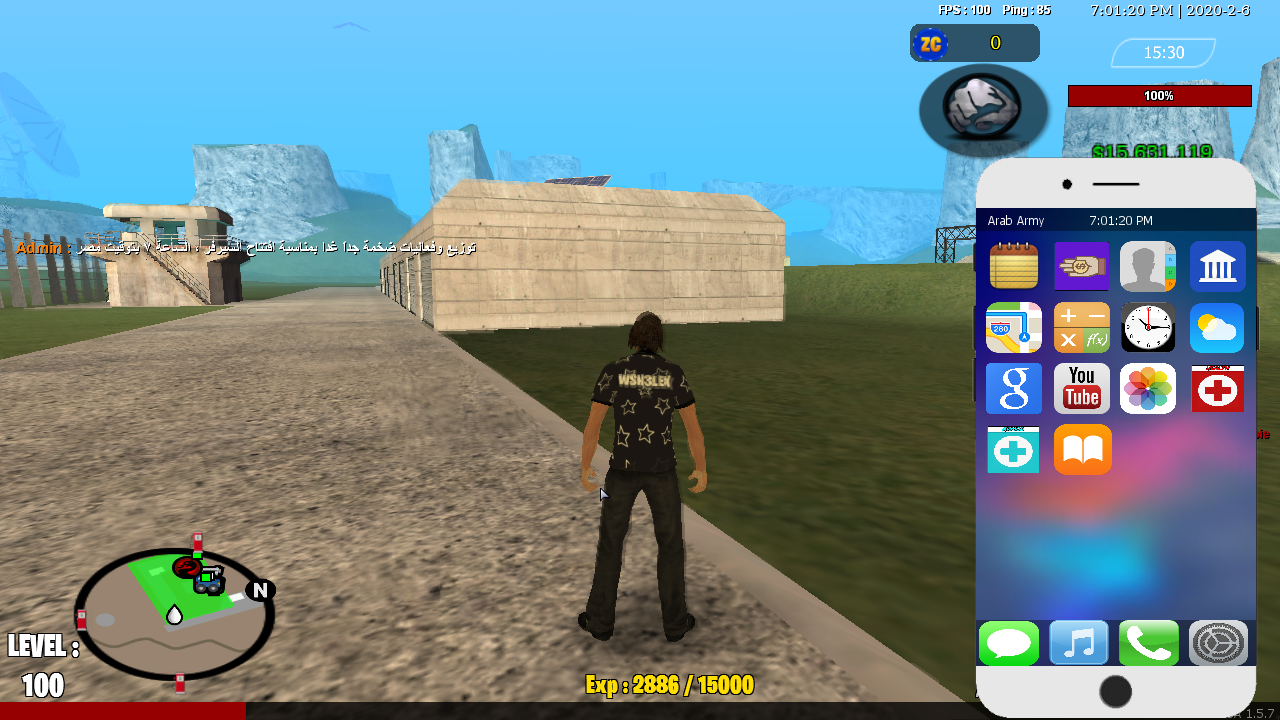Open the purple money payment app
Screen dimensions: 1280x720
[1081, 266]
